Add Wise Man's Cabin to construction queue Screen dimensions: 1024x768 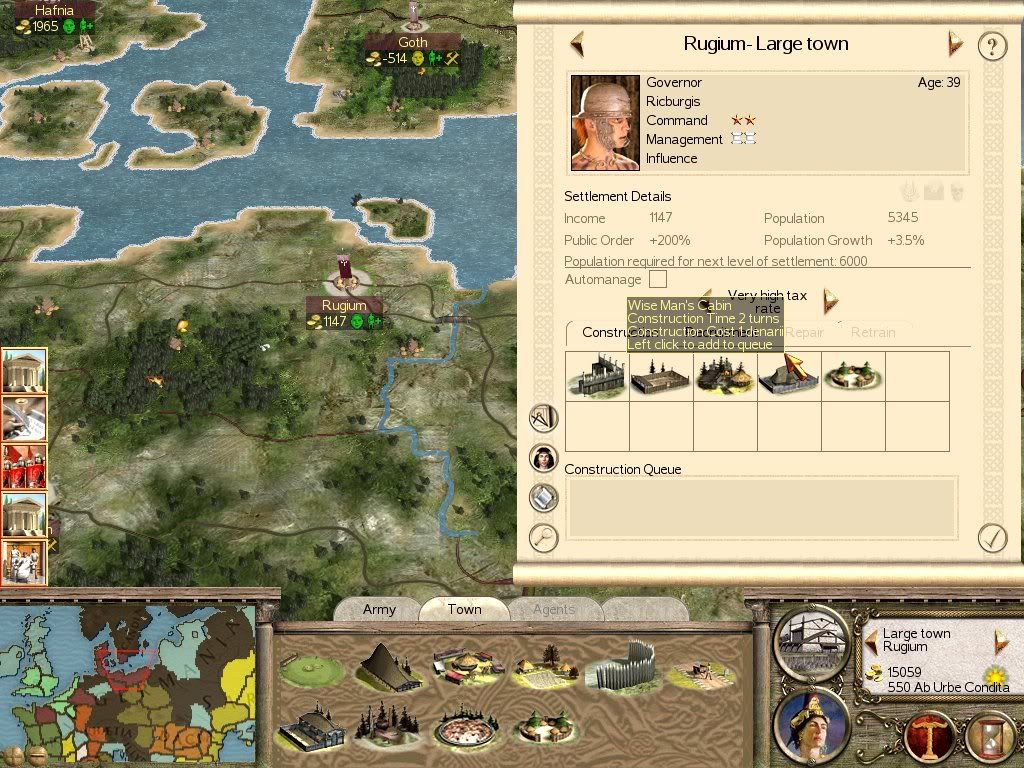789,376
